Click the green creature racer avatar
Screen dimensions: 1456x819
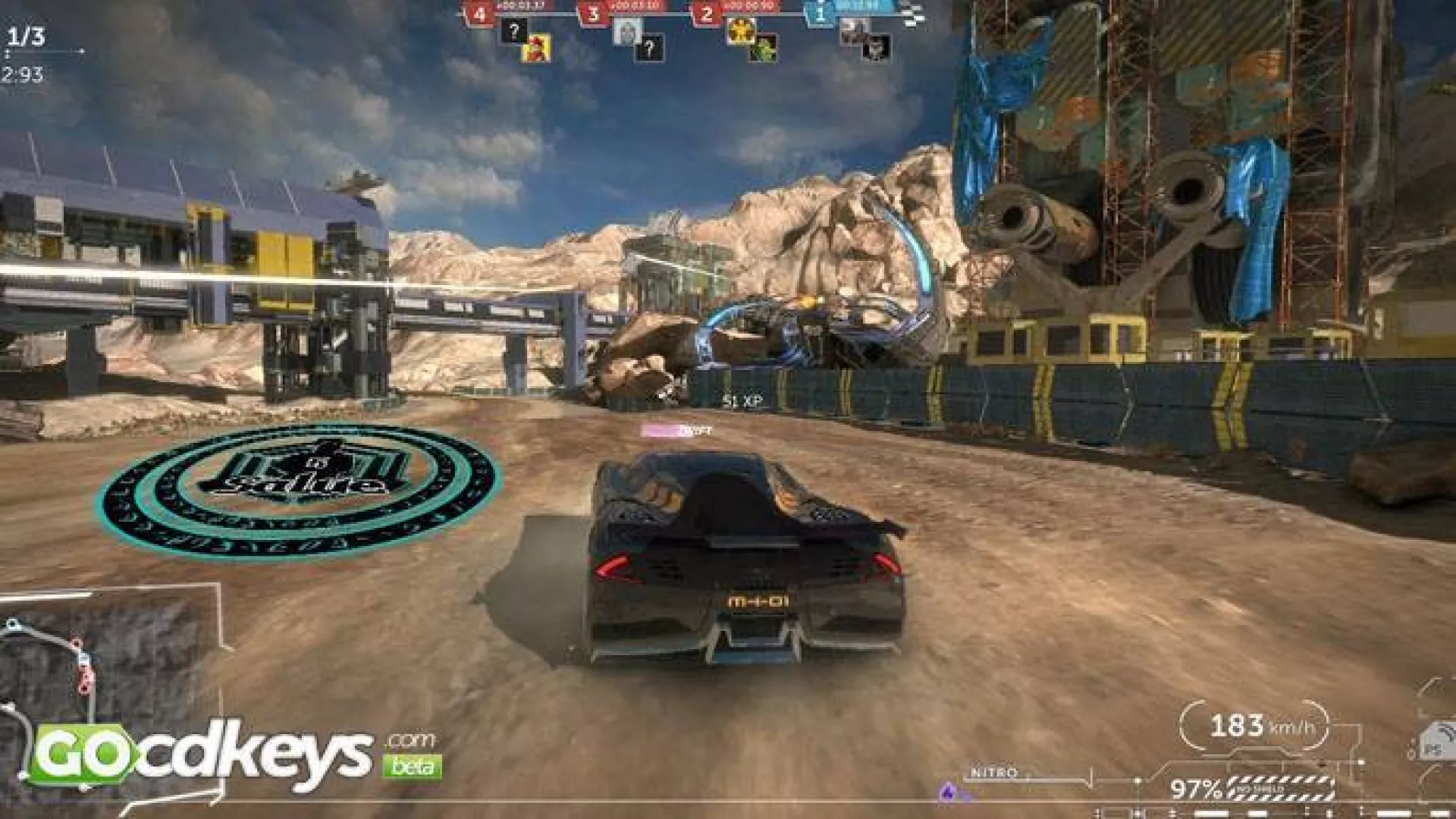[763, 48]
